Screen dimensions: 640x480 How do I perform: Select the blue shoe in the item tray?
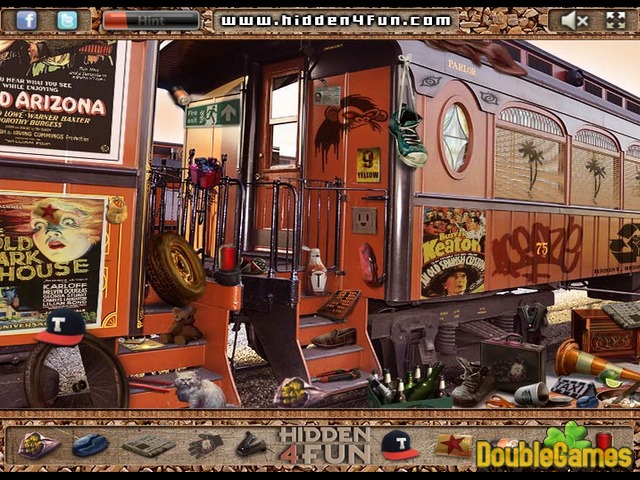(x=90, y=445)
